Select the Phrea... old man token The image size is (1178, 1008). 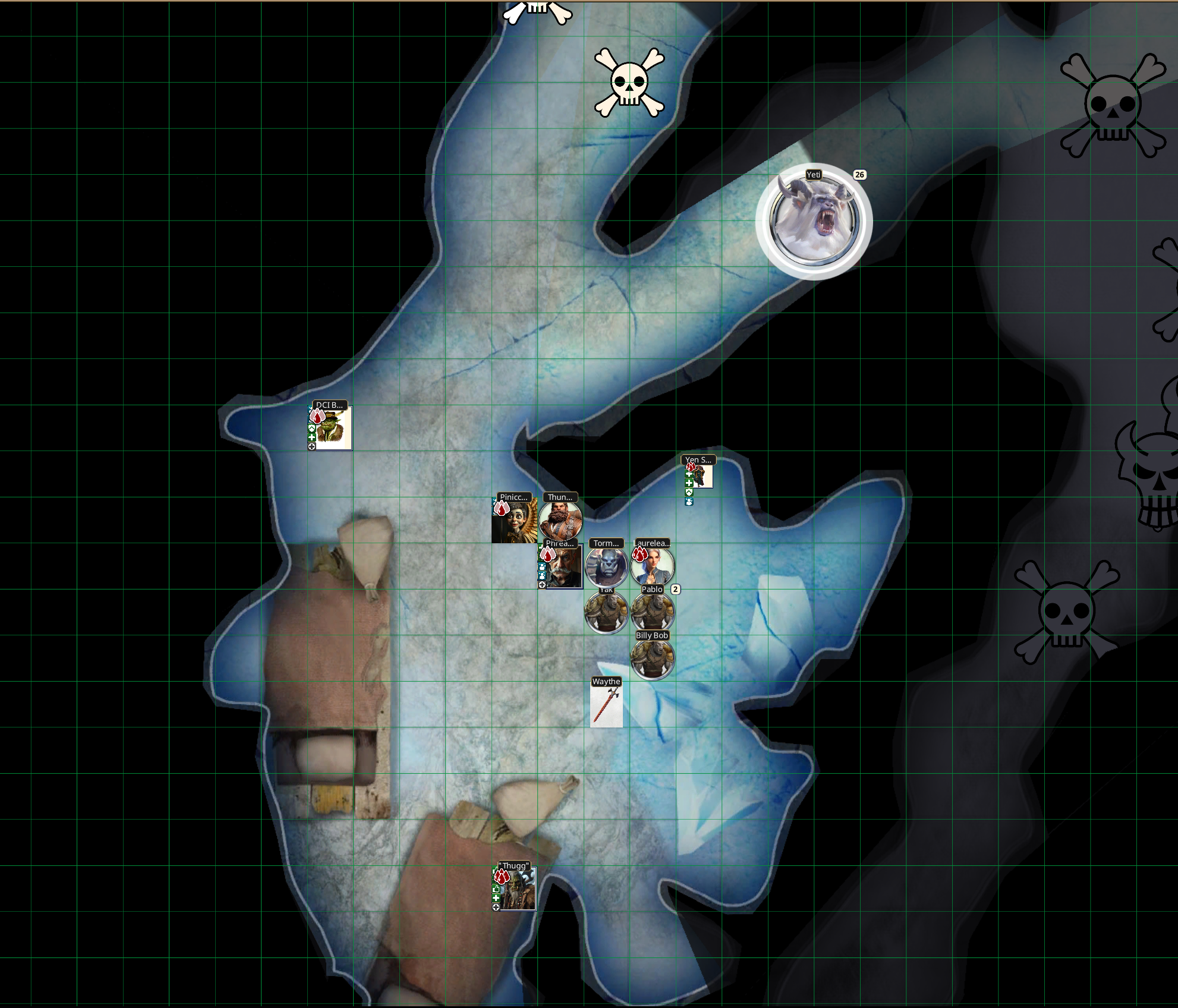(x=562, y=567)
